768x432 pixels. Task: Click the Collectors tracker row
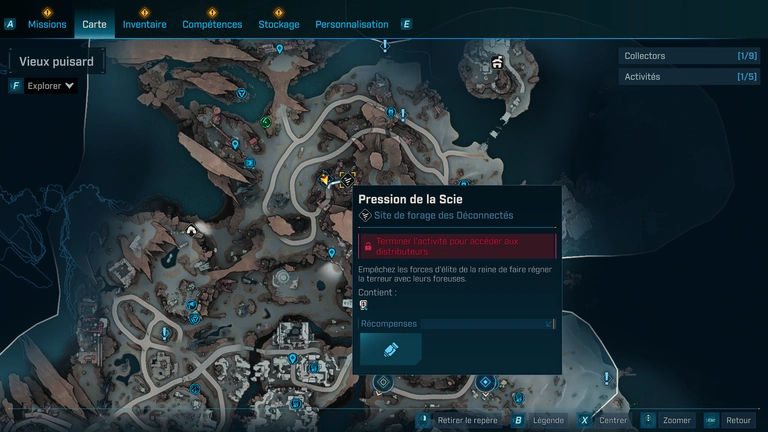point(690,56)
